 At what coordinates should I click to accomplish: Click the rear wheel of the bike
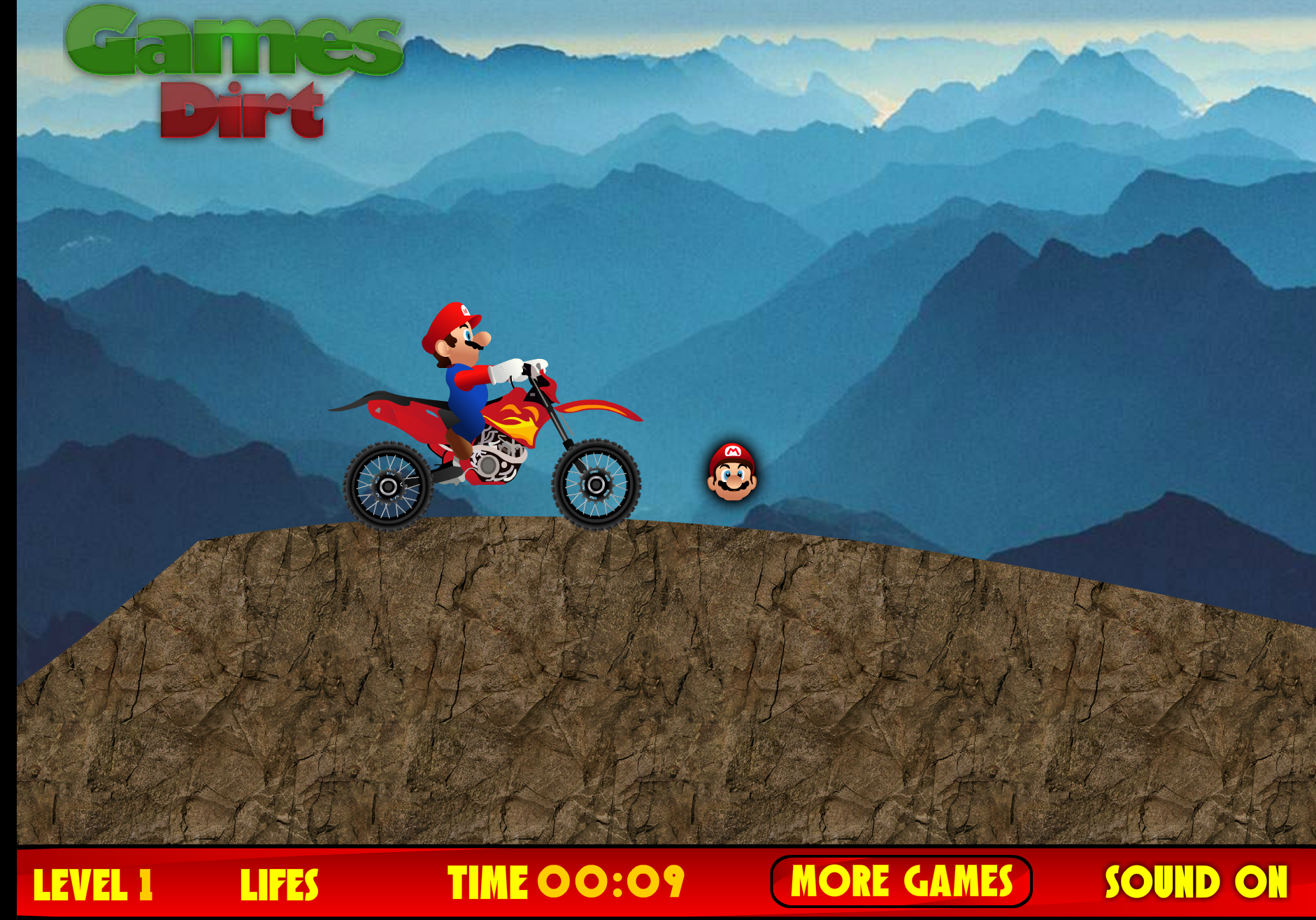pyautogui.click(x=389, y=488)
